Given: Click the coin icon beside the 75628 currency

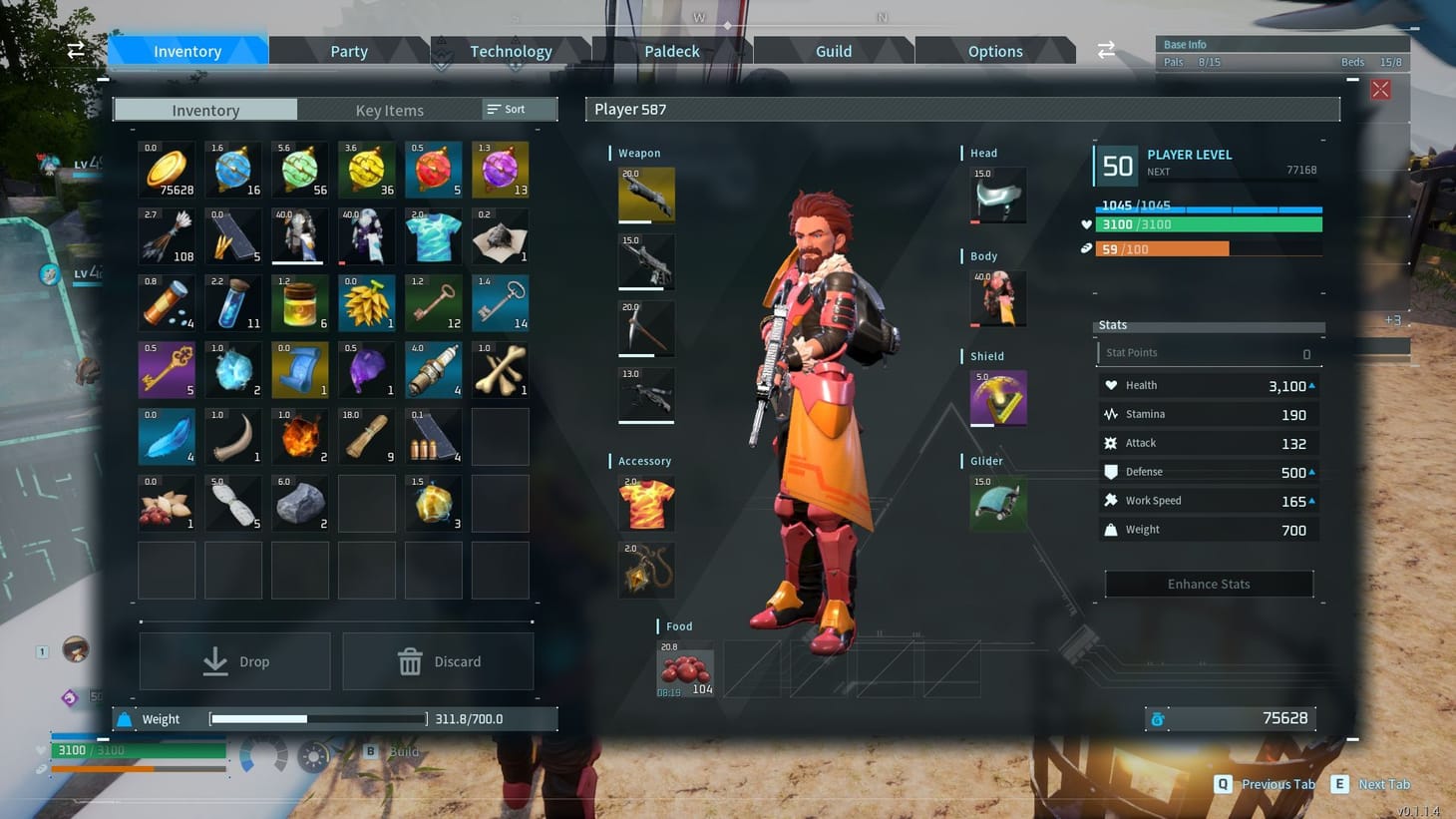Looking at the screenshot, I should pos(1158,717).
